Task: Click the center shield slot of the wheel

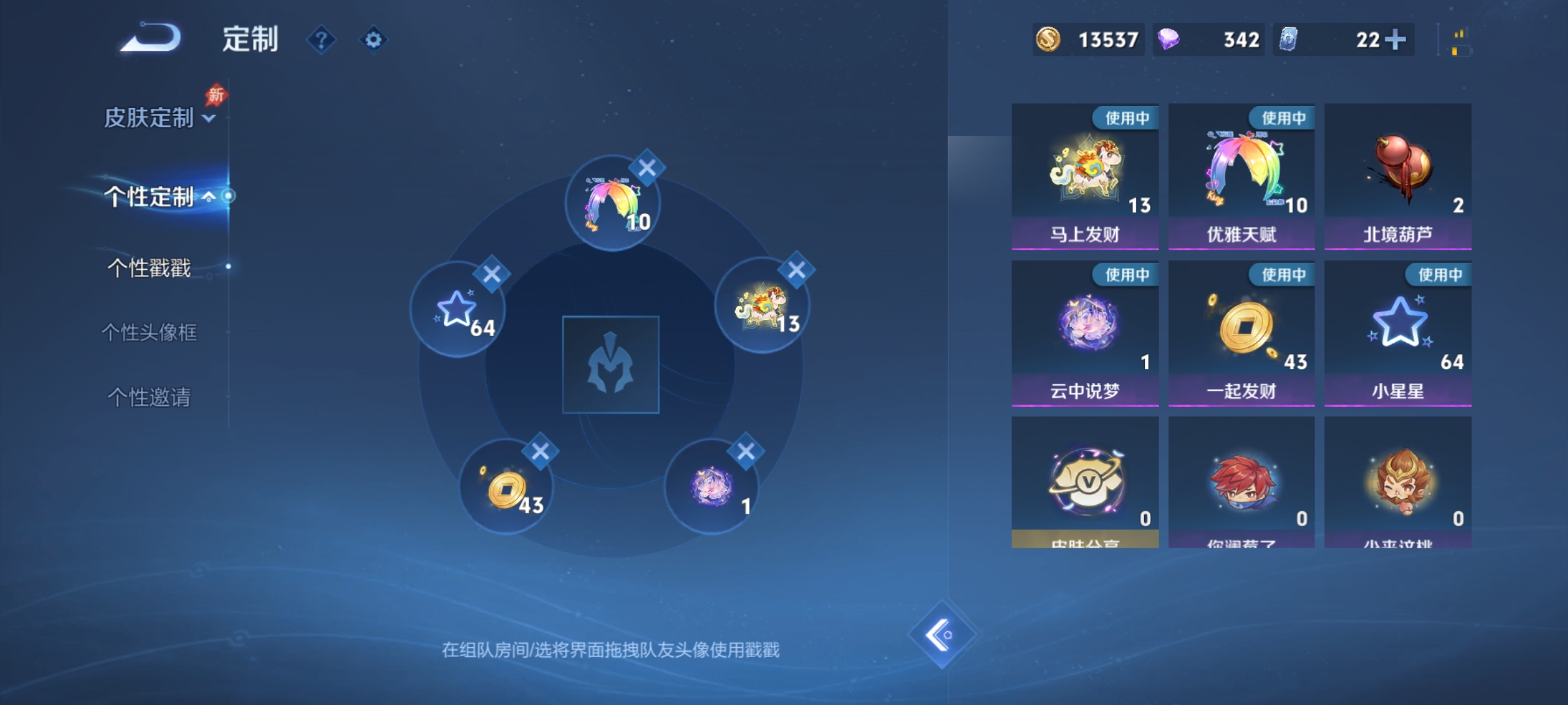Action: tap(612, 366)
